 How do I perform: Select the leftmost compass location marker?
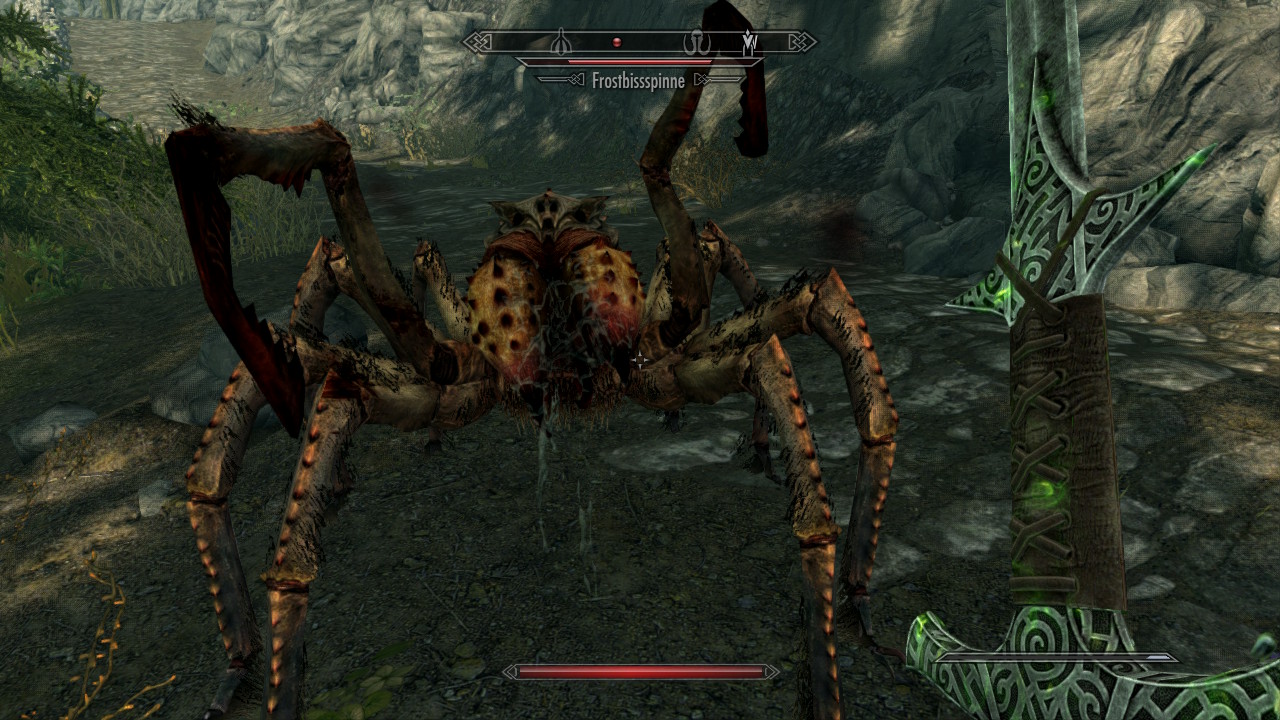[x=562, y=42]
